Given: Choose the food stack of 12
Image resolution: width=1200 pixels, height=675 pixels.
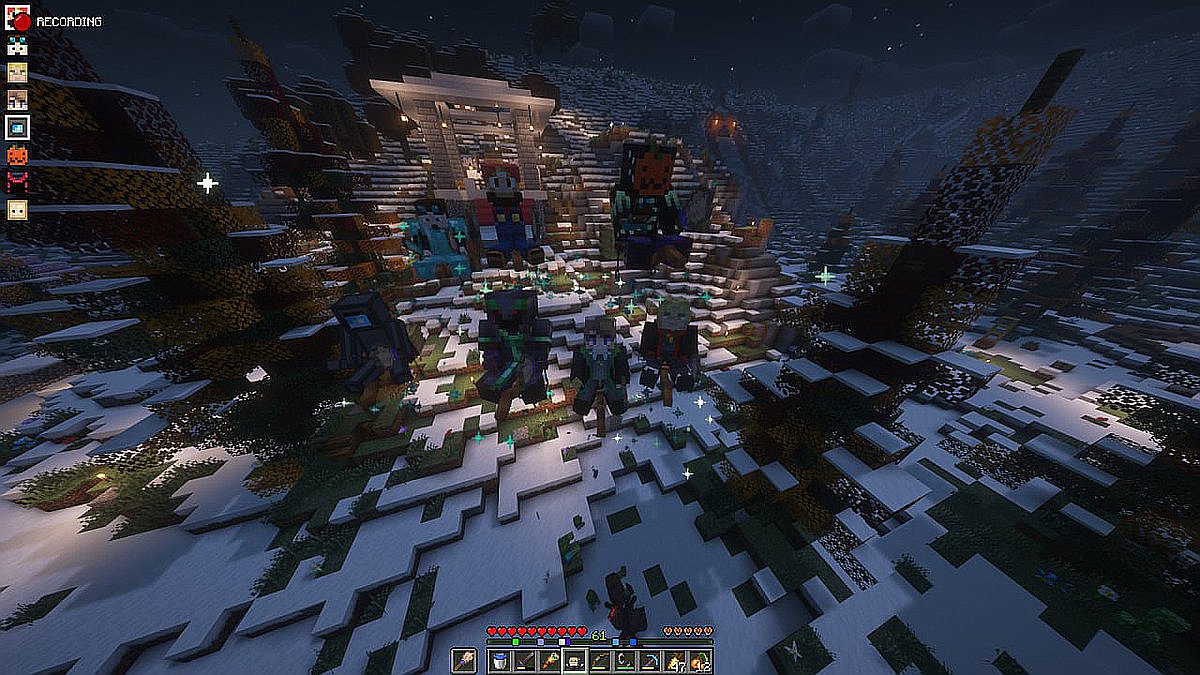Looking at the screenshot, I should [x=701, y=661].
